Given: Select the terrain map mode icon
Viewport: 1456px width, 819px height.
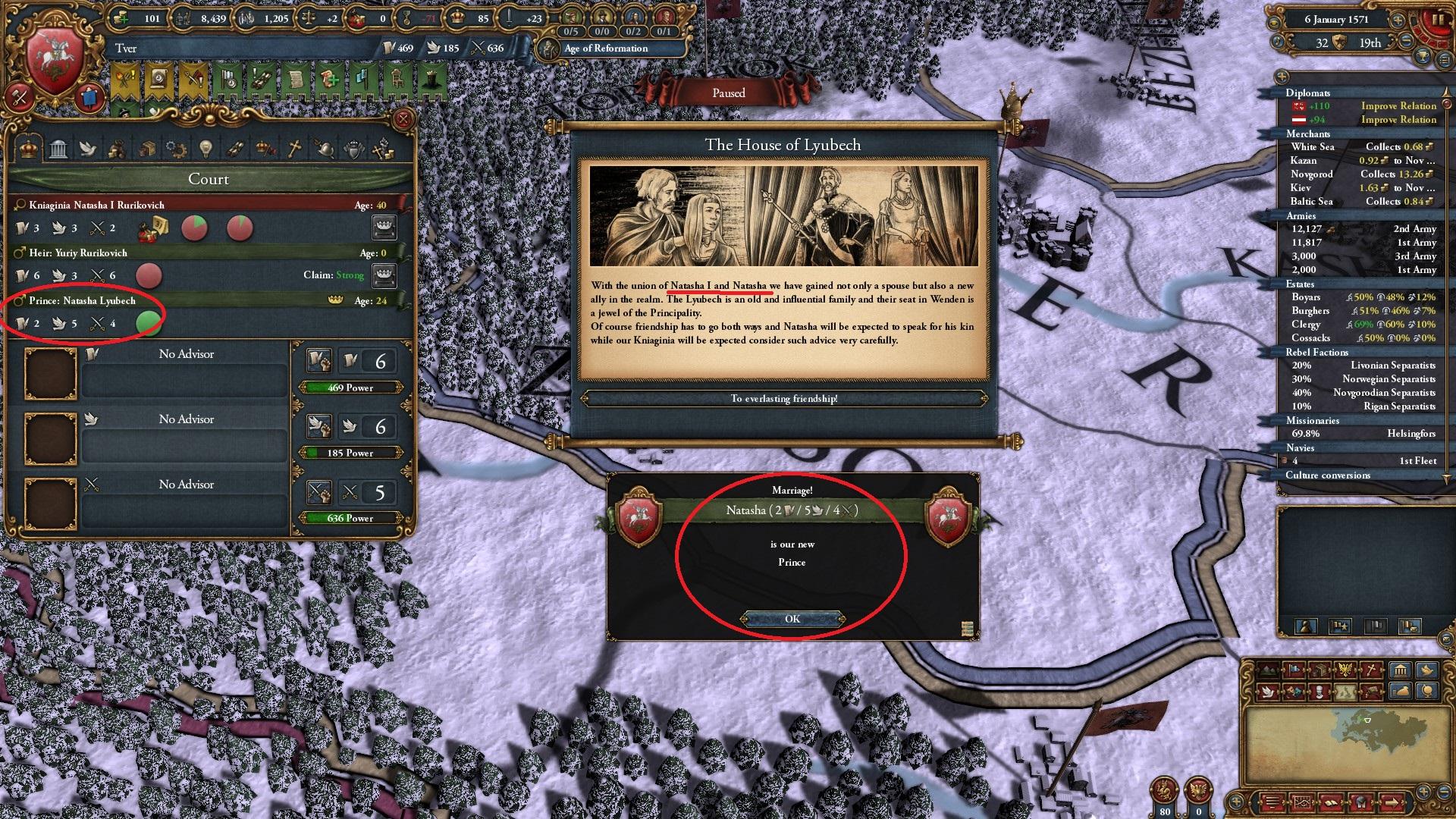Looking at the screenshot, I should point(1269,668).
